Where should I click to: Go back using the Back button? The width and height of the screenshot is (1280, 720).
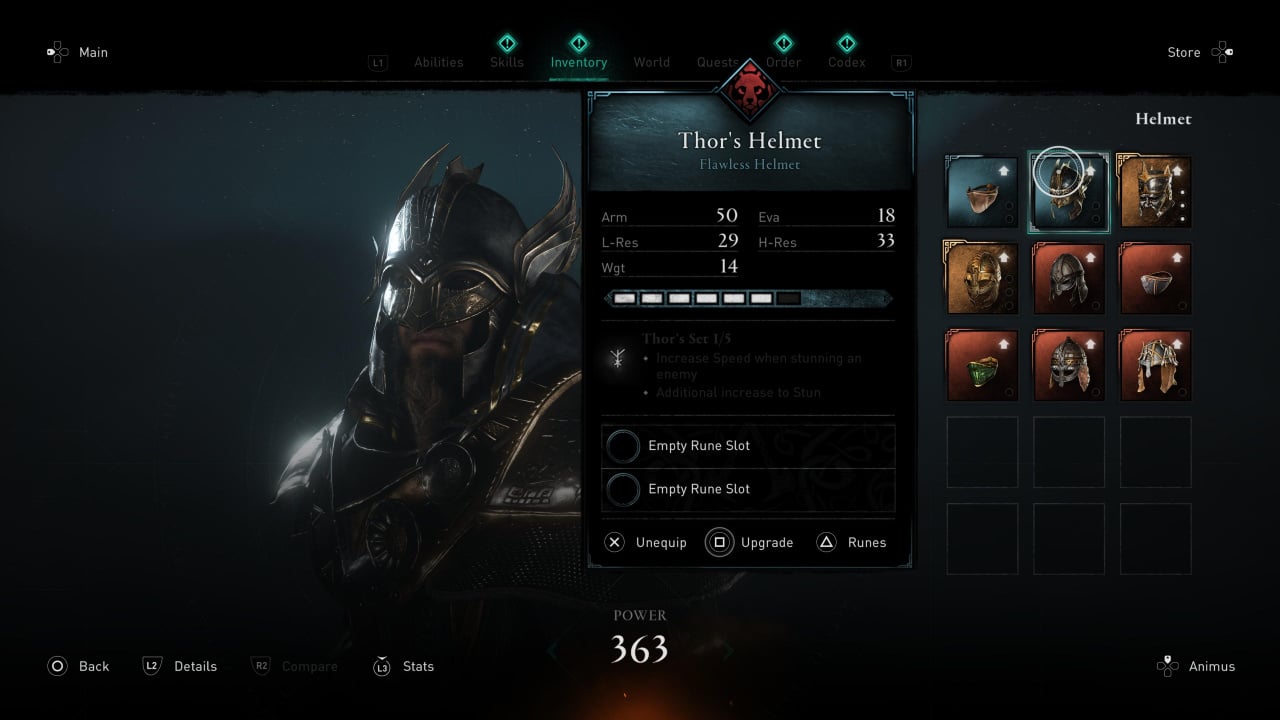79,666
